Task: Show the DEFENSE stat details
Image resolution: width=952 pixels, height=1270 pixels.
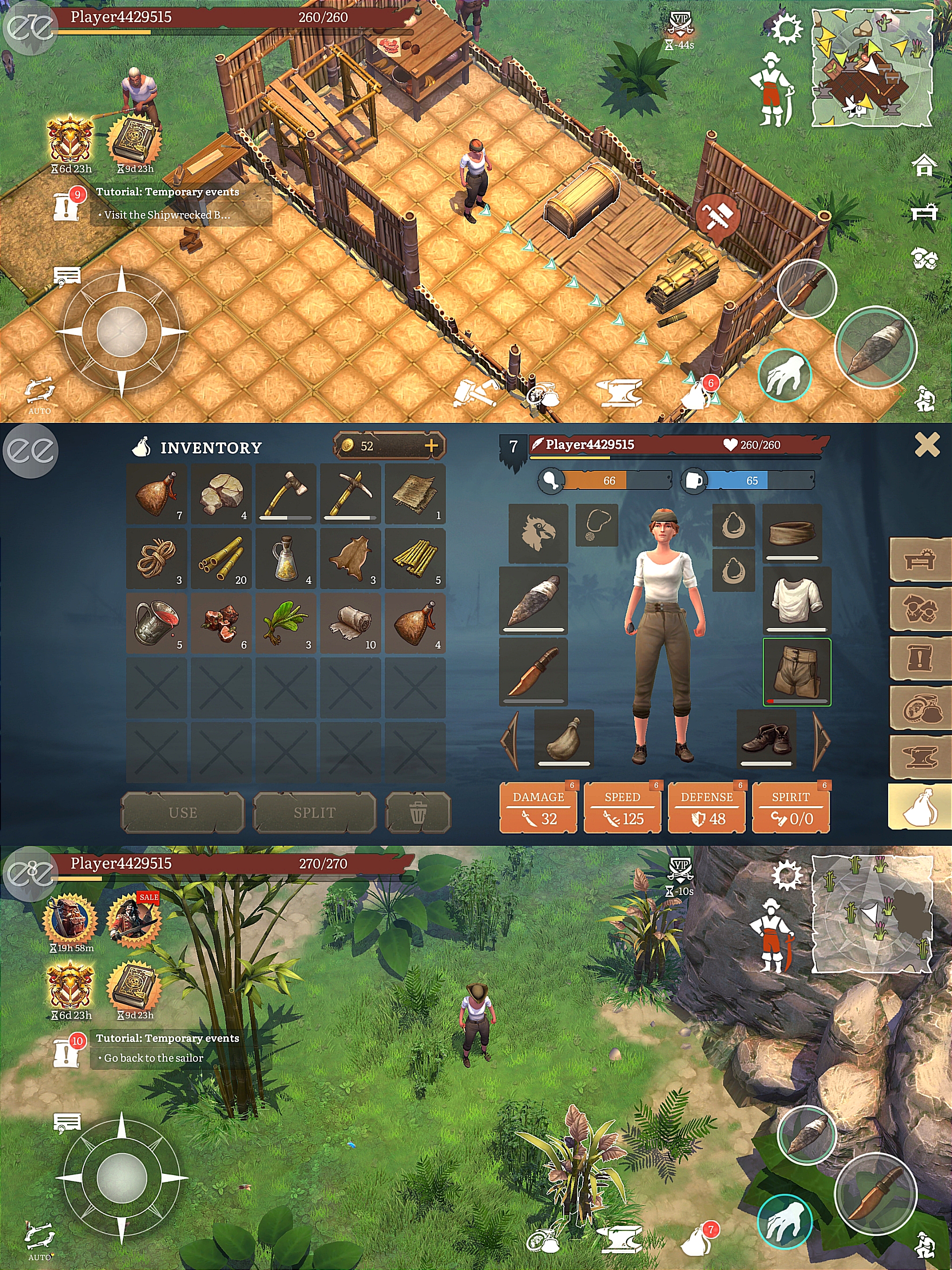Action: click(x=707, y=808)
